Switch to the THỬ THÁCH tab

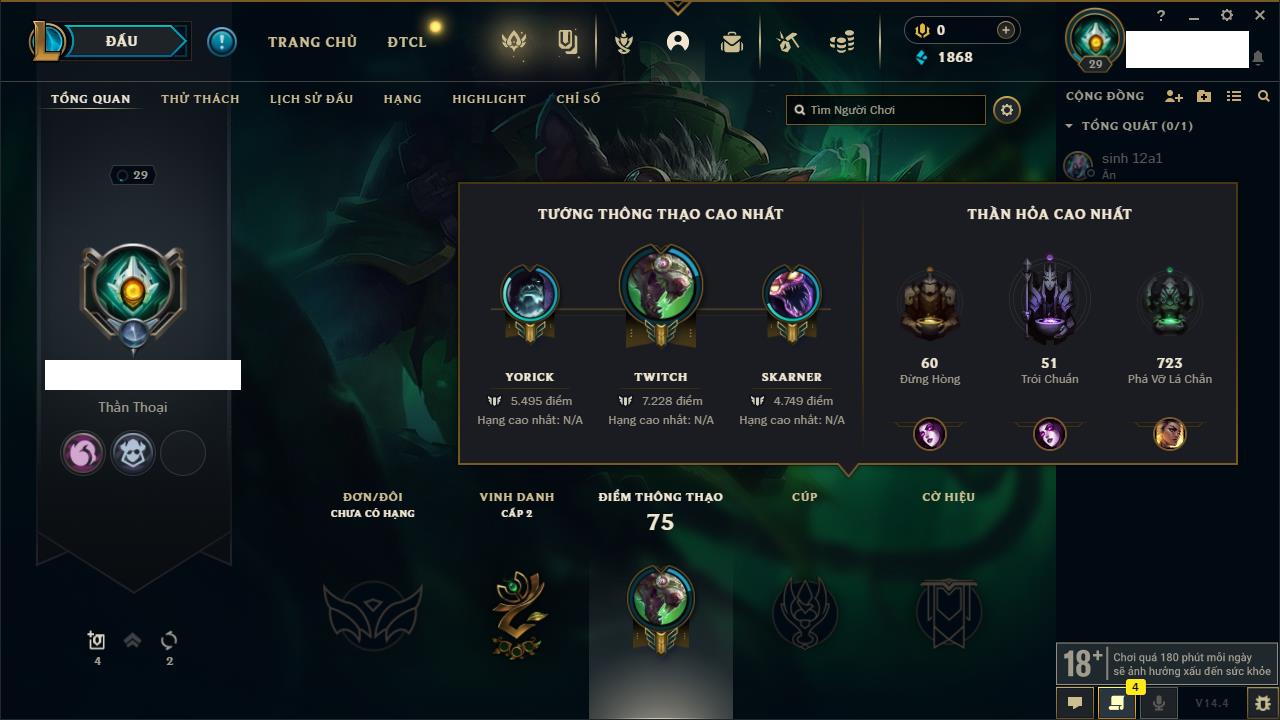coord(200,99)
